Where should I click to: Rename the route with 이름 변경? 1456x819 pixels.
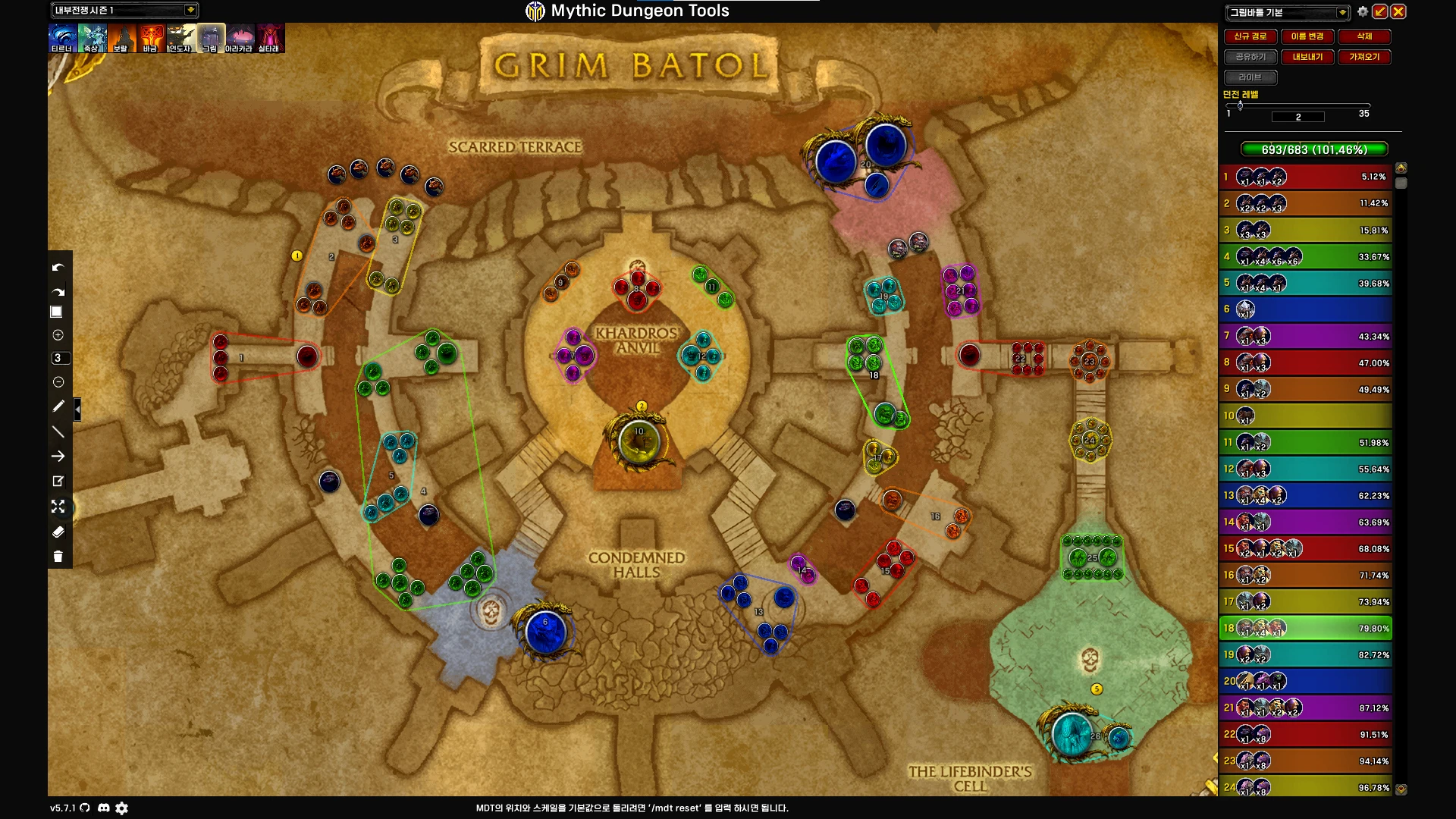pyautogui.click(x=1307, y=36)
